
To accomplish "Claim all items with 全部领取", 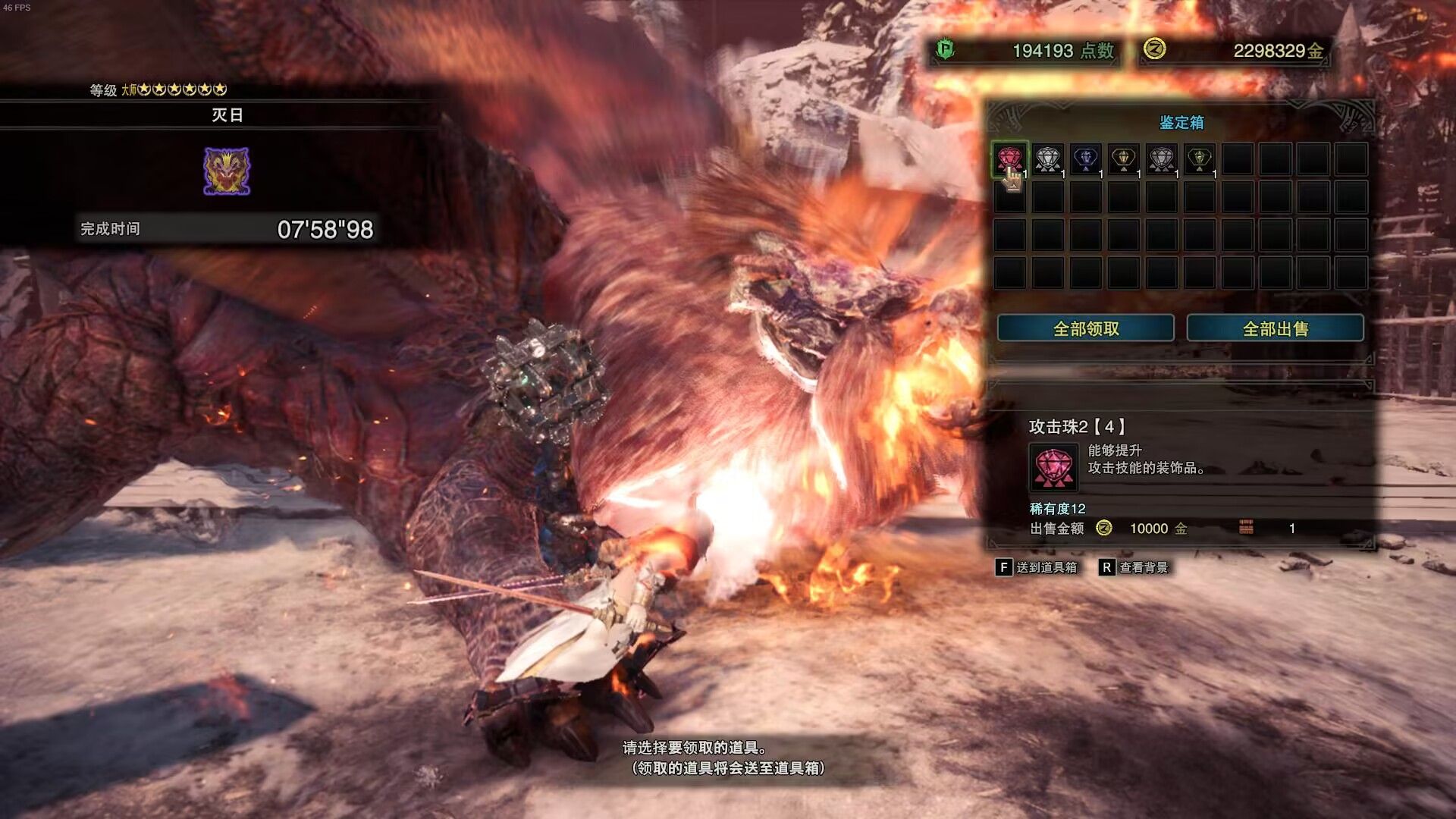I will click(1085, 328).
